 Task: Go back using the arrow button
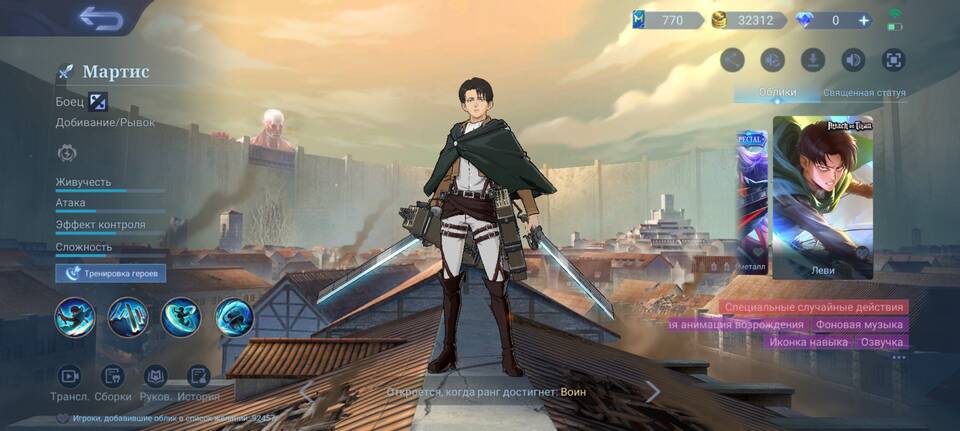100,18
